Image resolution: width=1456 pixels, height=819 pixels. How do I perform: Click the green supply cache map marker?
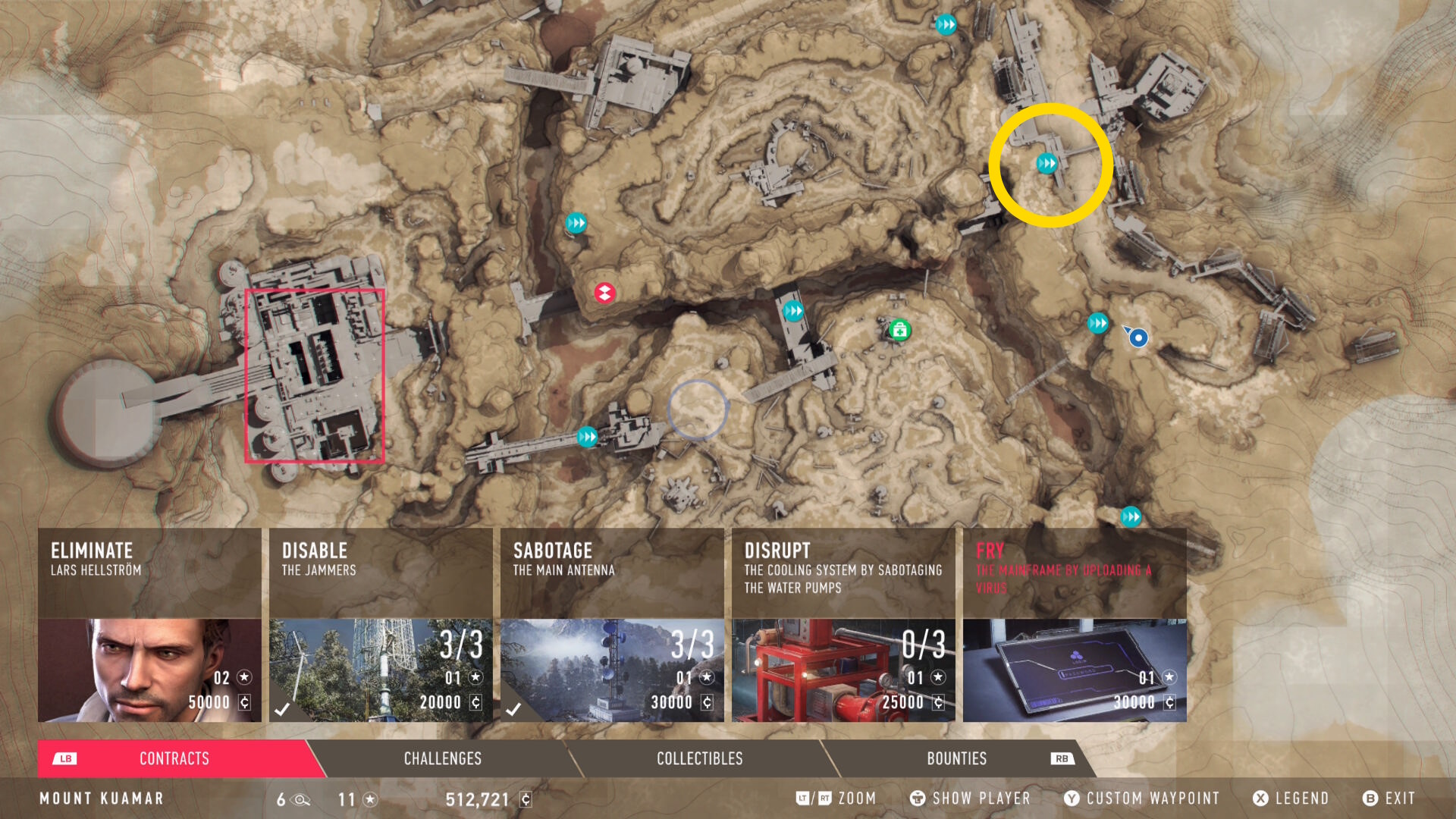[x=899, y=331]
